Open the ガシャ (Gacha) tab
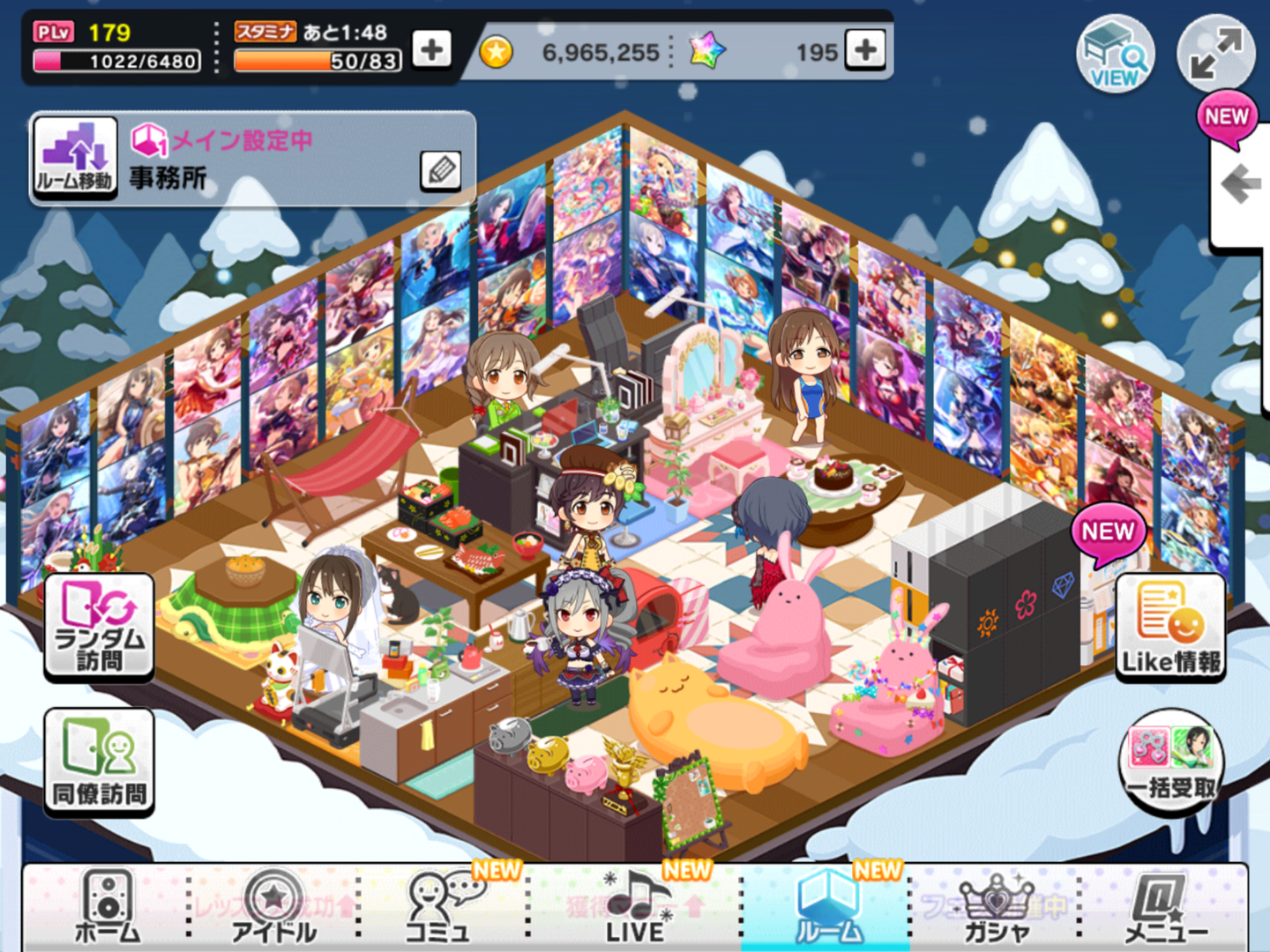This screenshot has width=1270, height=952. click(x=997, y=906)
